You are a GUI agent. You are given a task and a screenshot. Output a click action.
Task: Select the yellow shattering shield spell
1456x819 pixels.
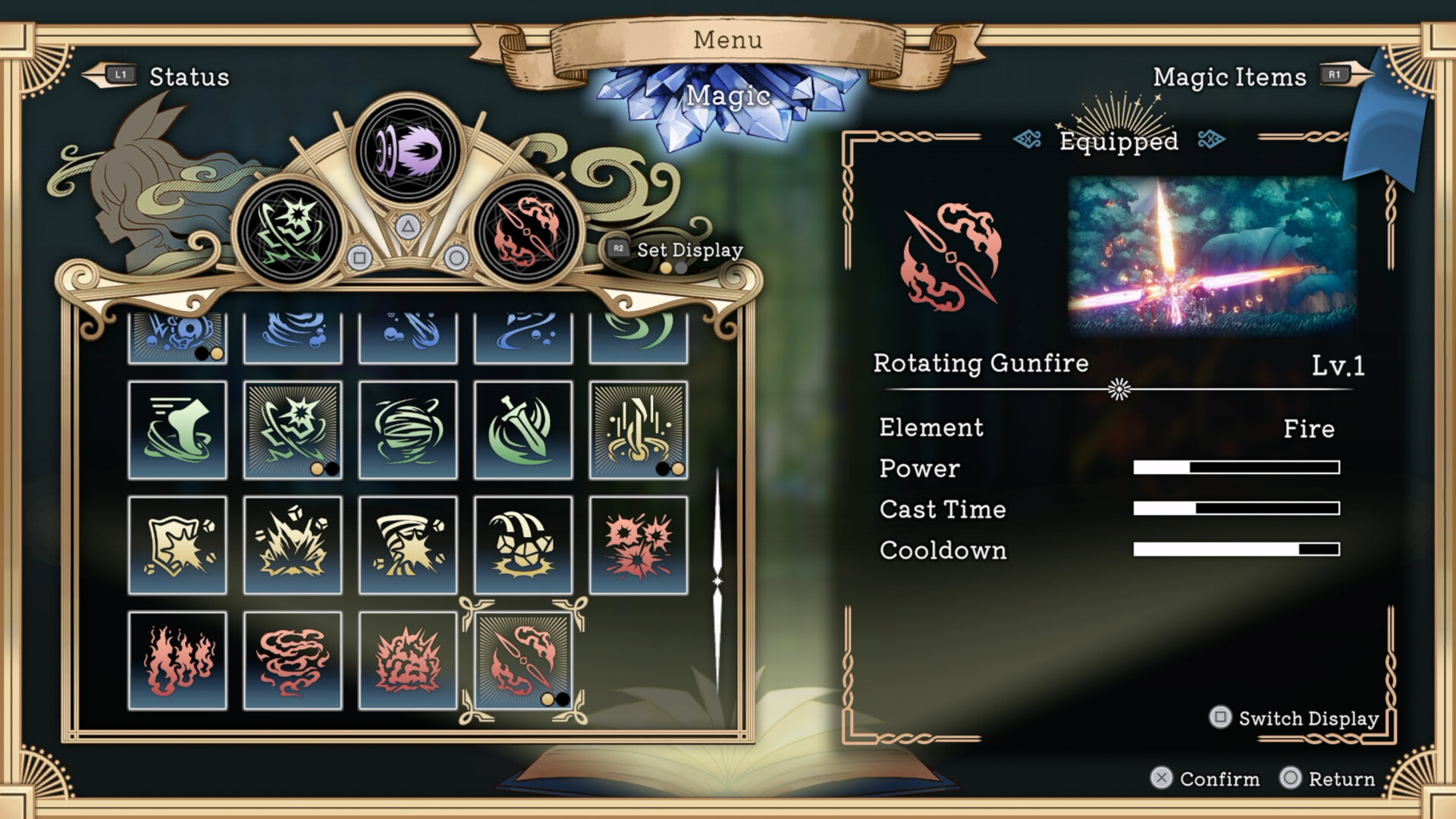tap(177, 545)
